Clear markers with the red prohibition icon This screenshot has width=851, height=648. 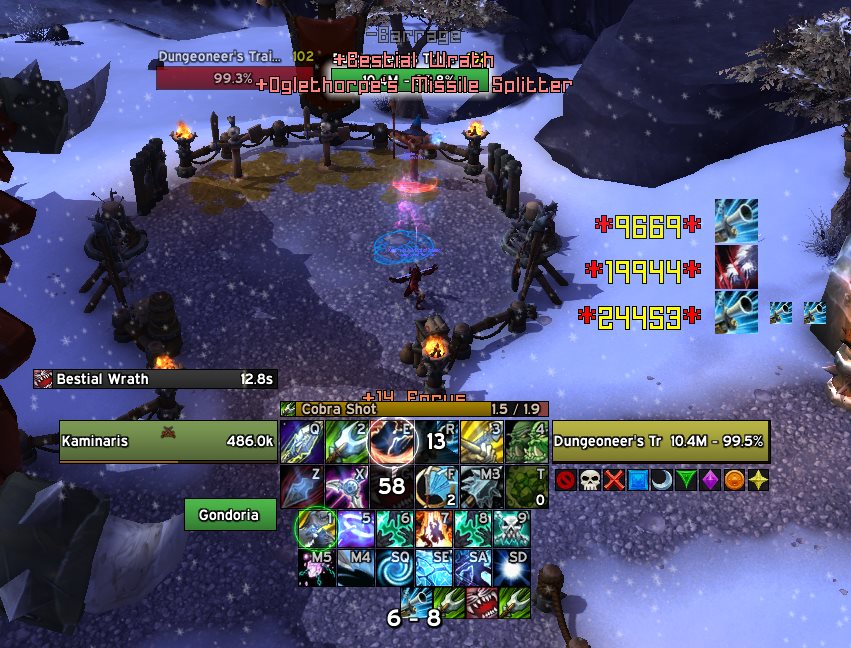(x=564, y=480)
